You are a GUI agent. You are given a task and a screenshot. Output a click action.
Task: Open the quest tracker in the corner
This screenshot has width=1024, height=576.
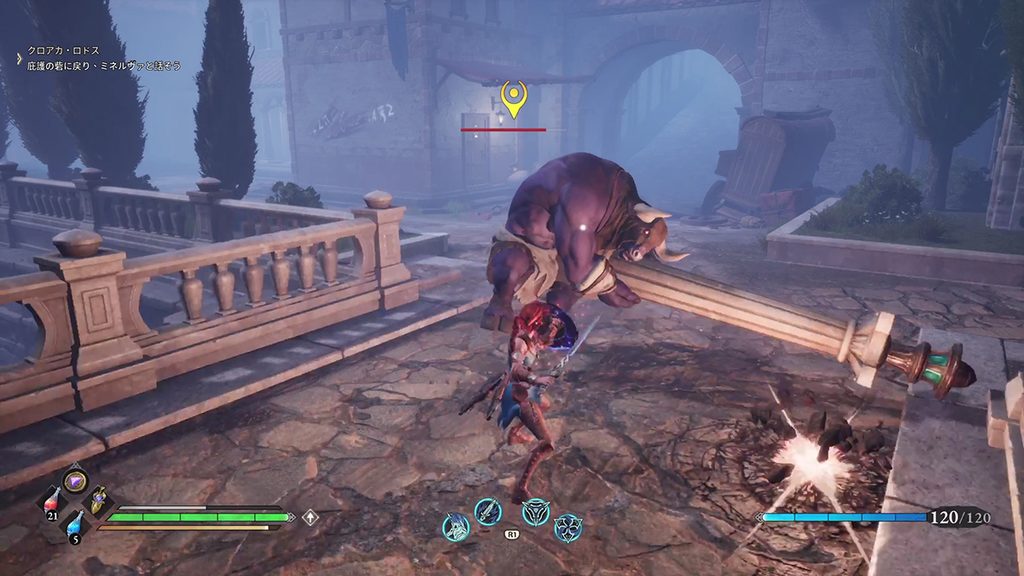click(88, 56)
